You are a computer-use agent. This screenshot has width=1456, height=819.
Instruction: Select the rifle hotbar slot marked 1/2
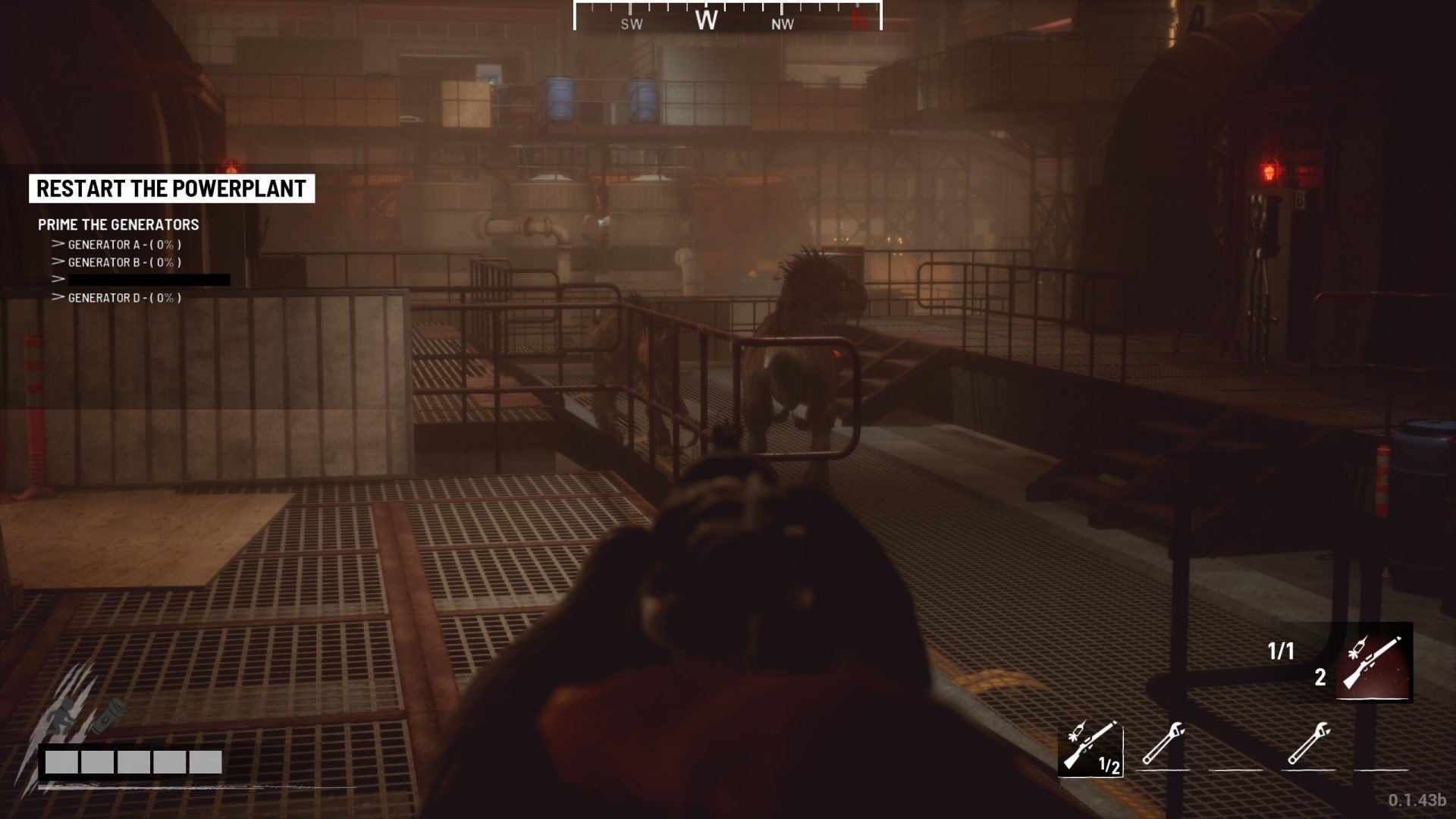point(1090,747)
